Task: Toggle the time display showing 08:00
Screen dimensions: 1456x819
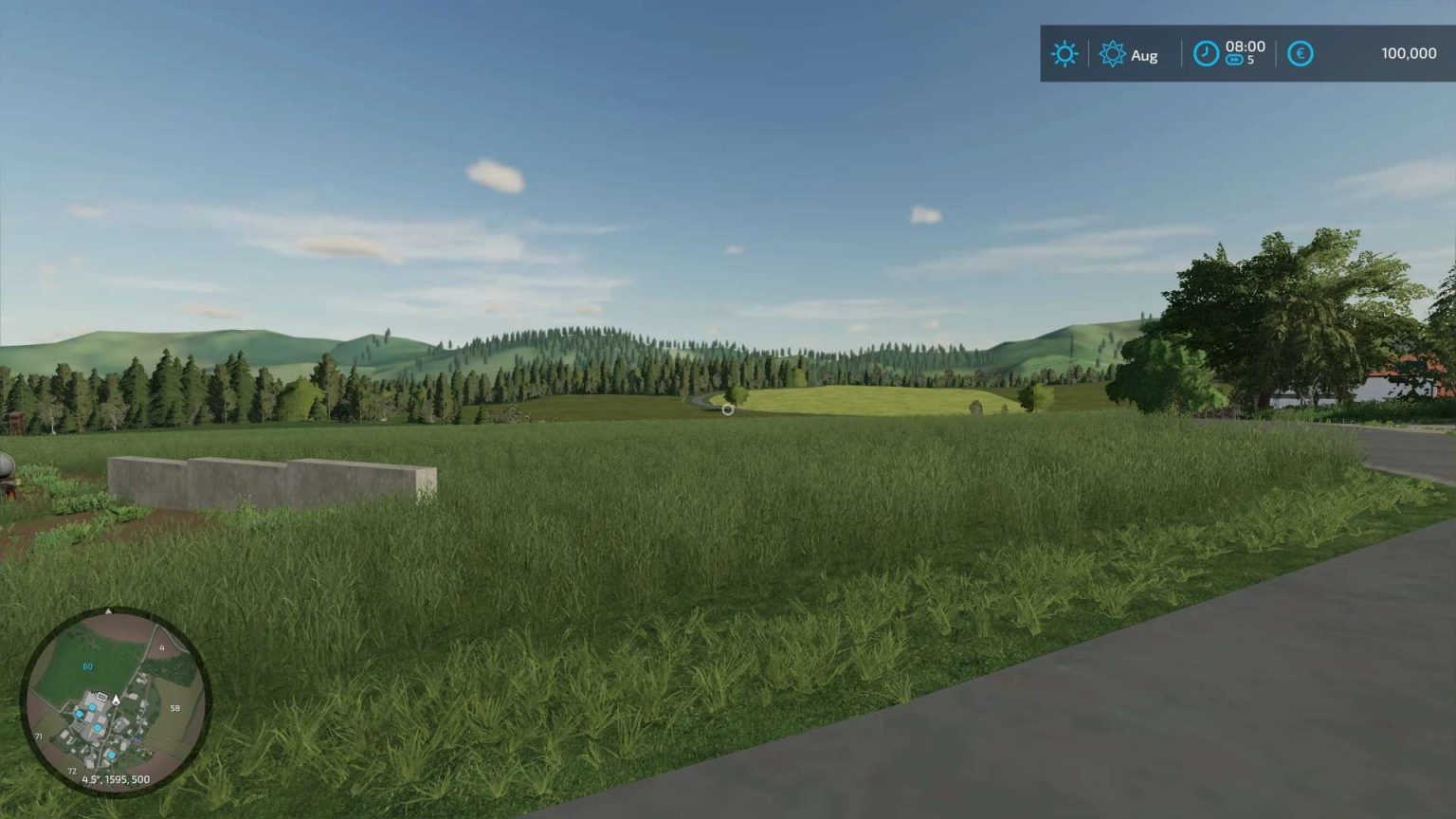Action: click(x=1245, y=46)
